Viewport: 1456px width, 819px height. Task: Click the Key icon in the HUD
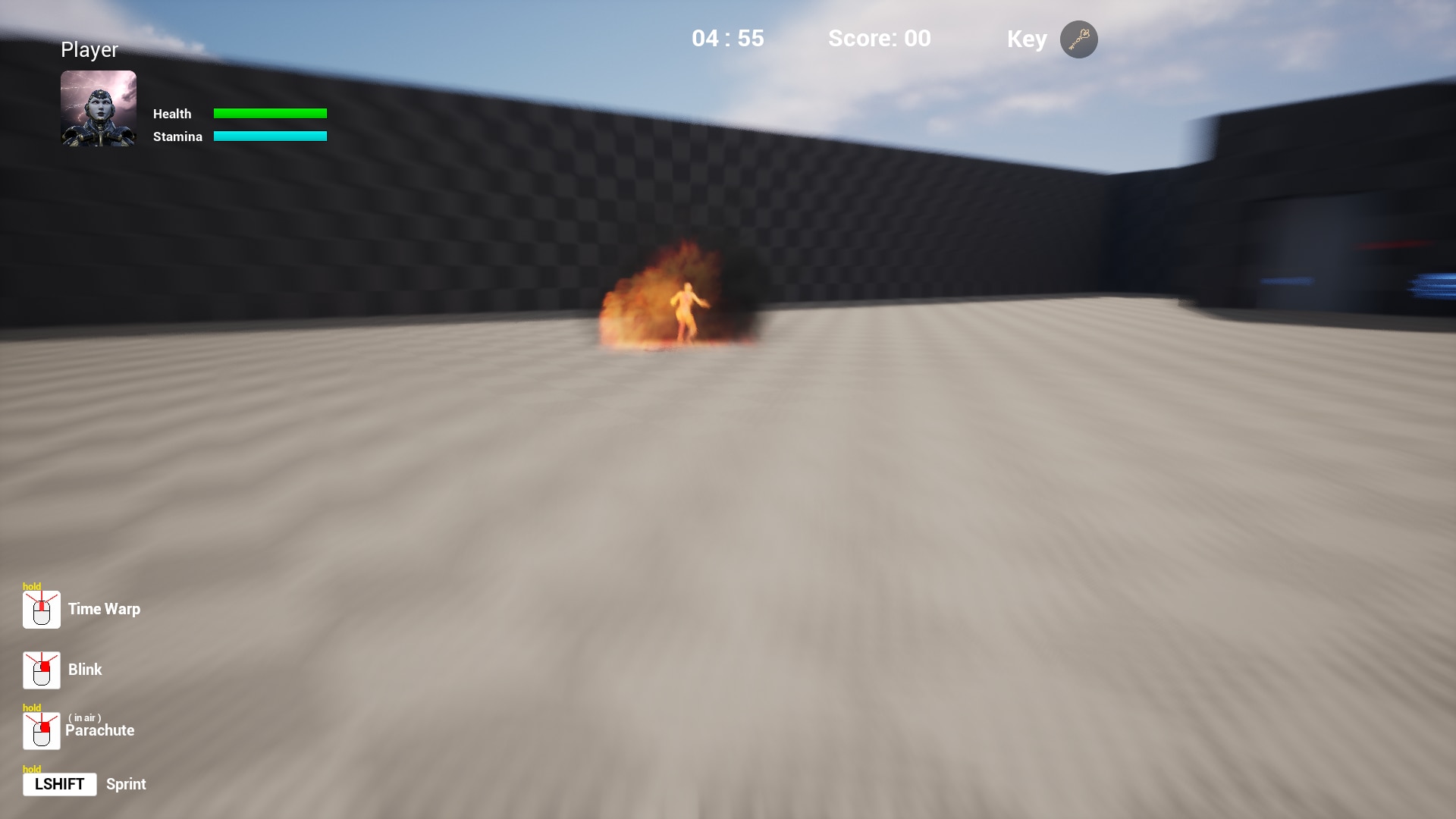point(1079,39)
